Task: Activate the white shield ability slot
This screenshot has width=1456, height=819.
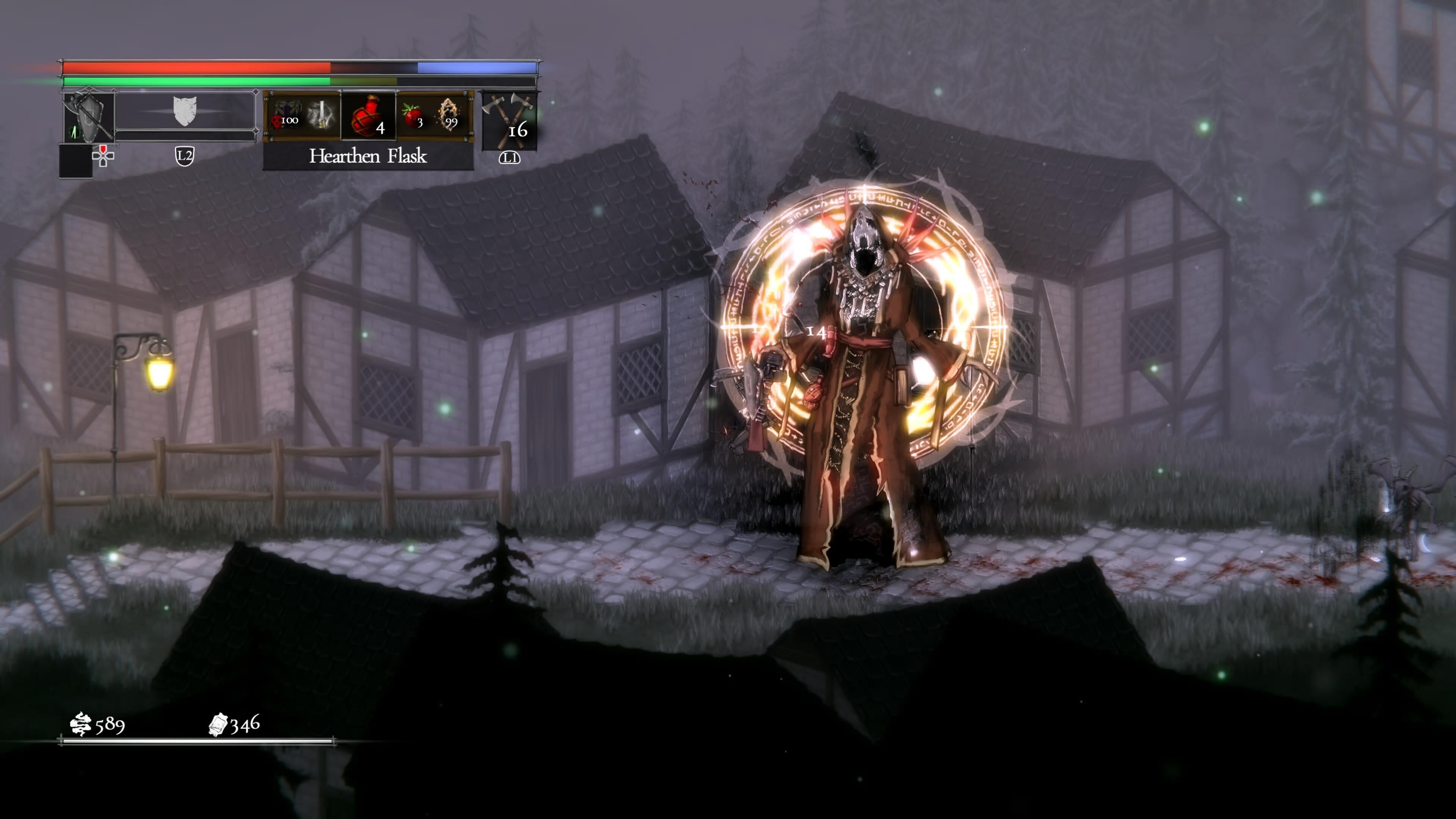Action: (x=185, y=111)
